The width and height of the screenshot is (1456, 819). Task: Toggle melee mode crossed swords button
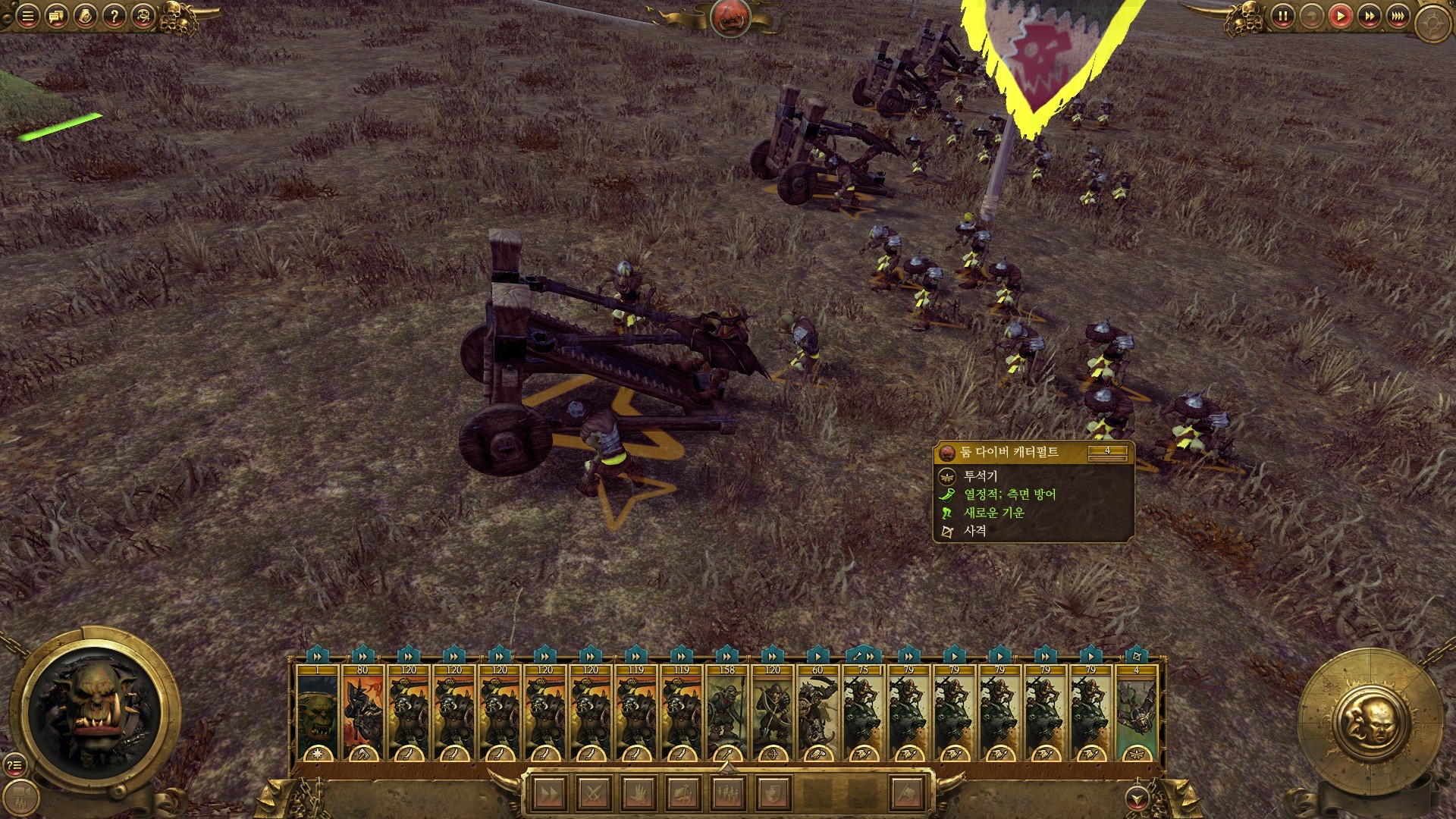593,794
